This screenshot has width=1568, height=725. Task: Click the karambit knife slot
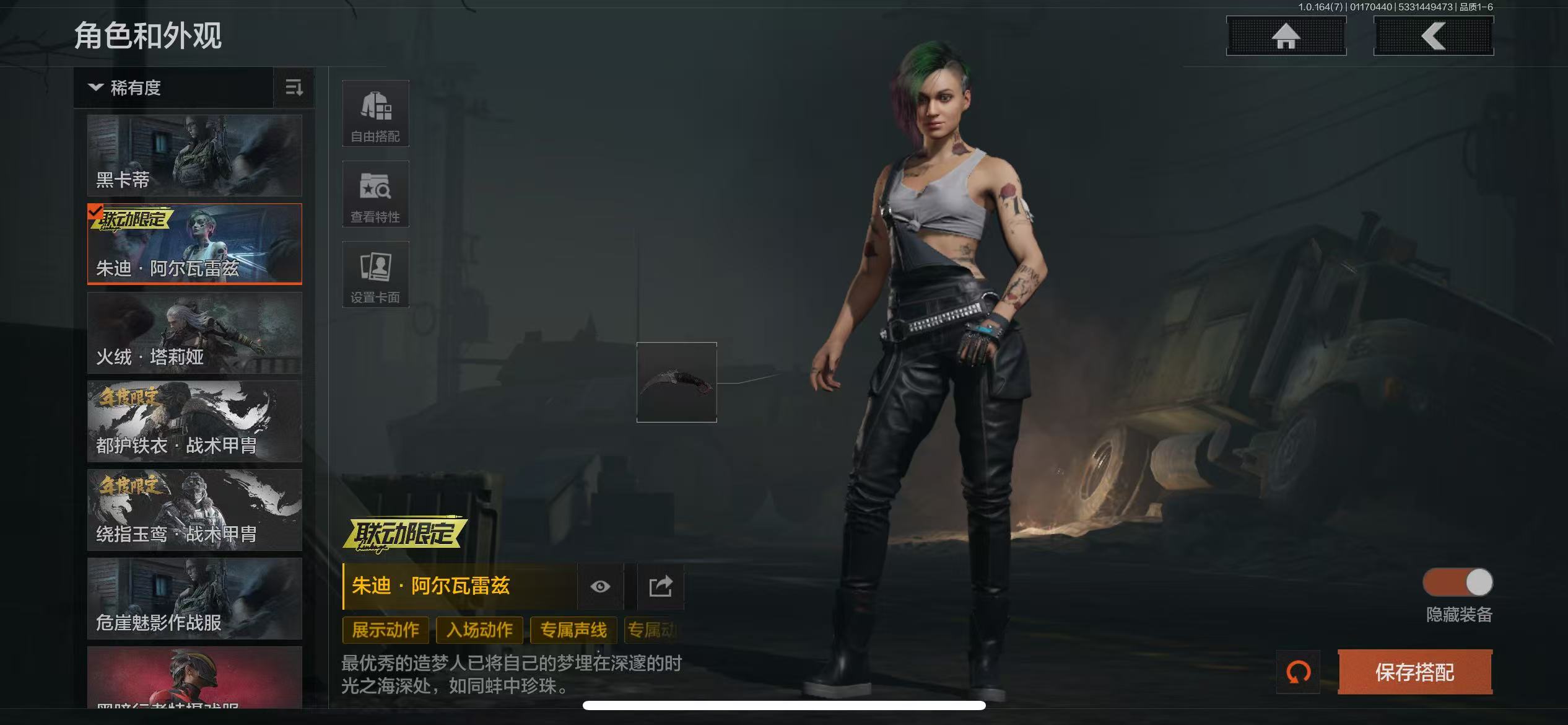click(676, 382)
